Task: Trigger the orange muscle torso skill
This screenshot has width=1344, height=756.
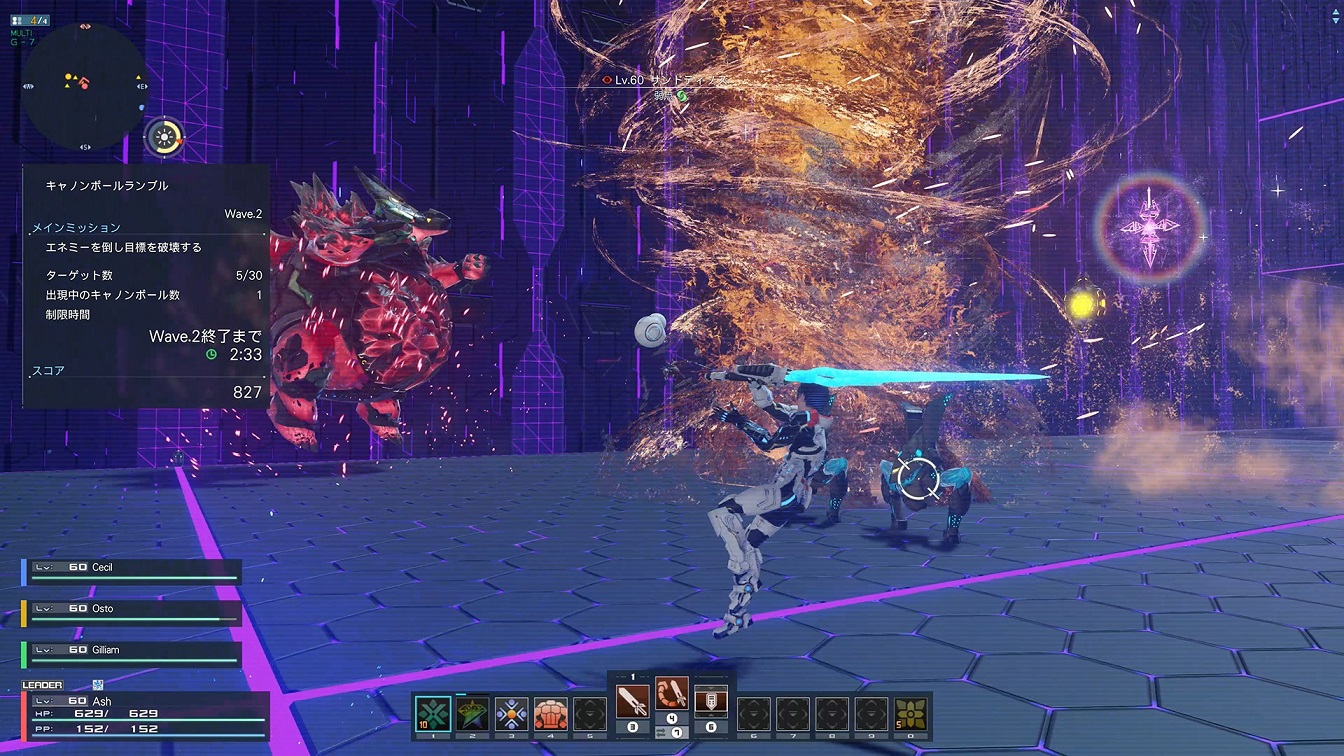Action: pos(550,713)
